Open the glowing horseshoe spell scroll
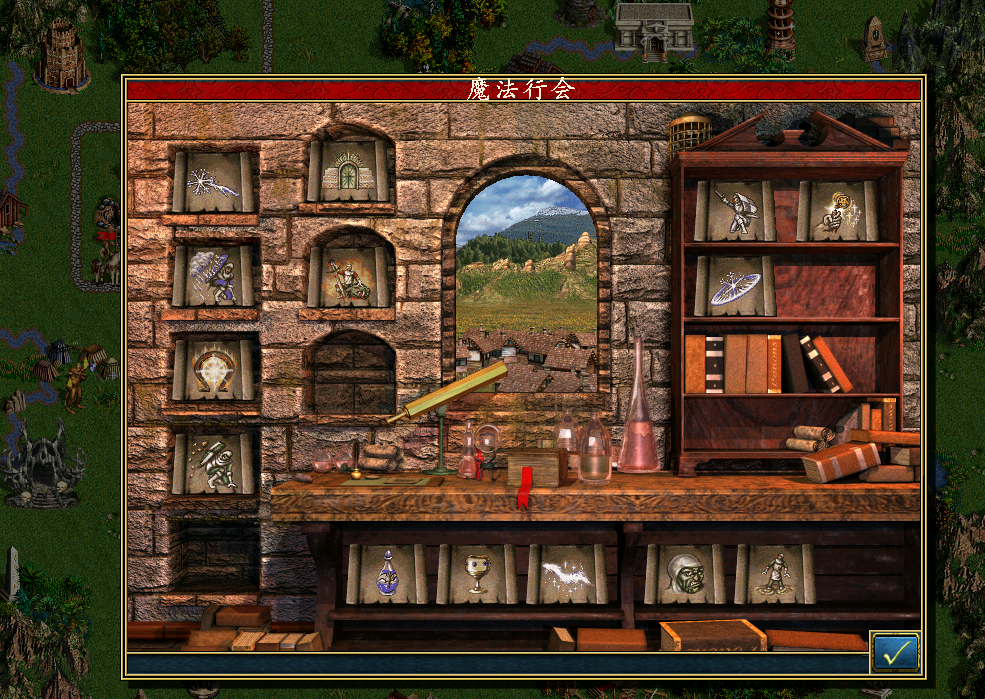 [213, 370]
